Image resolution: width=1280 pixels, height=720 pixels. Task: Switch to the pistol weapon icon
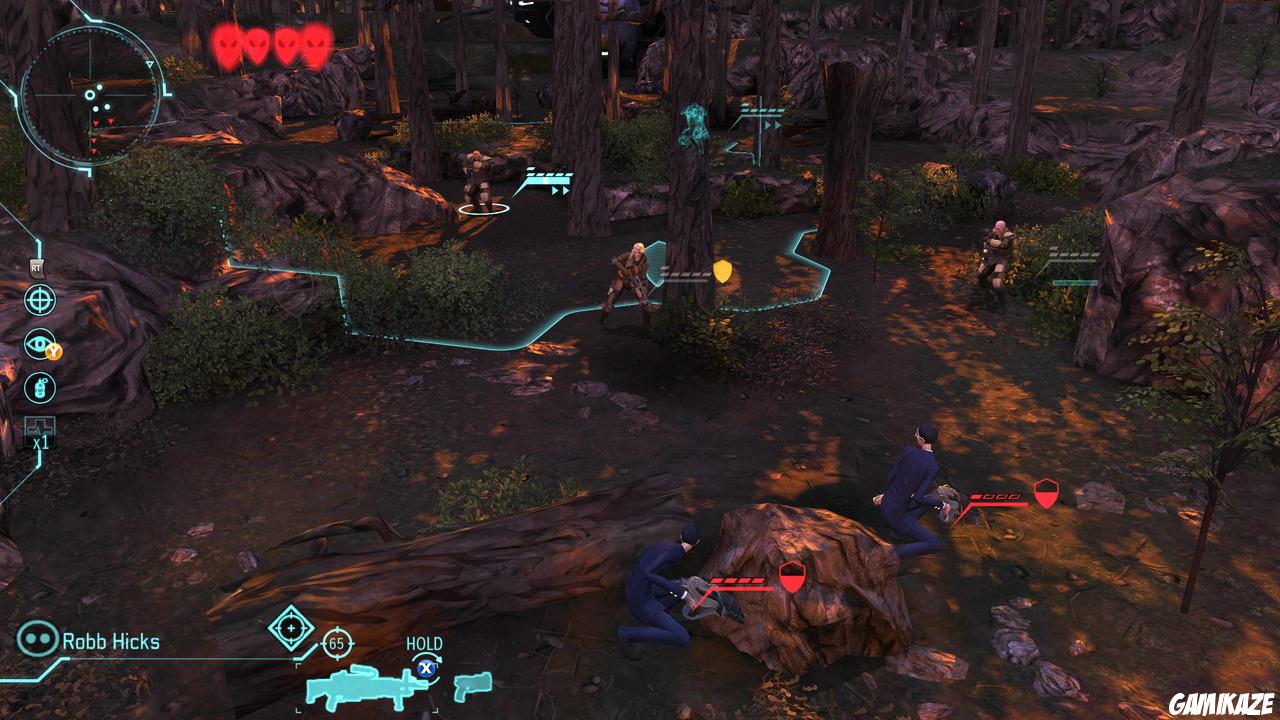pos(472,687)
